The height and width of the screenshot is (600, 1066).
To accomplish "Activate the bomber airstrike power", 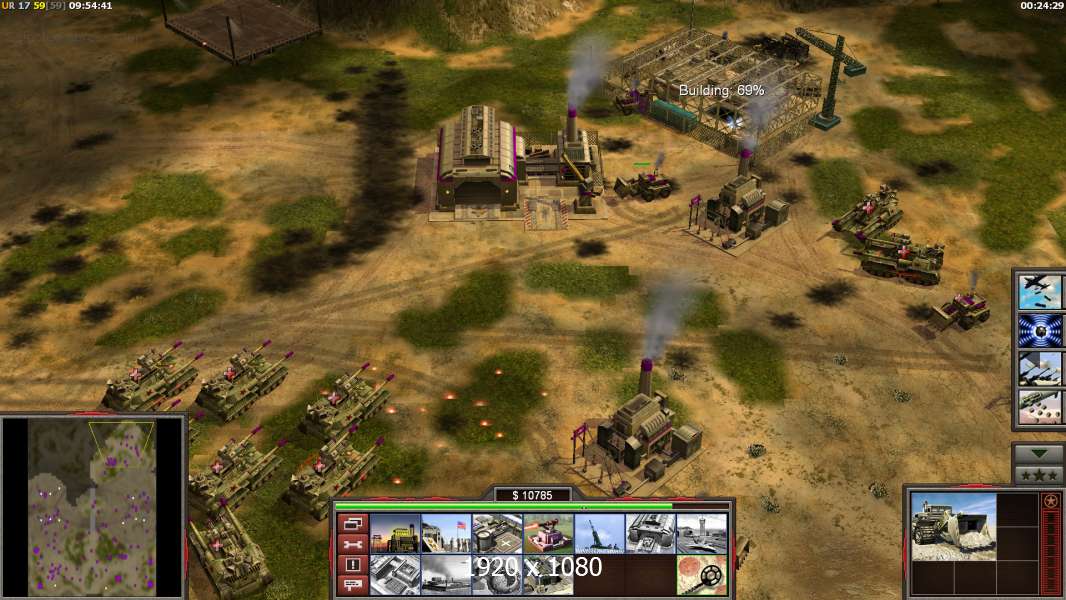I will [1040, 292].
